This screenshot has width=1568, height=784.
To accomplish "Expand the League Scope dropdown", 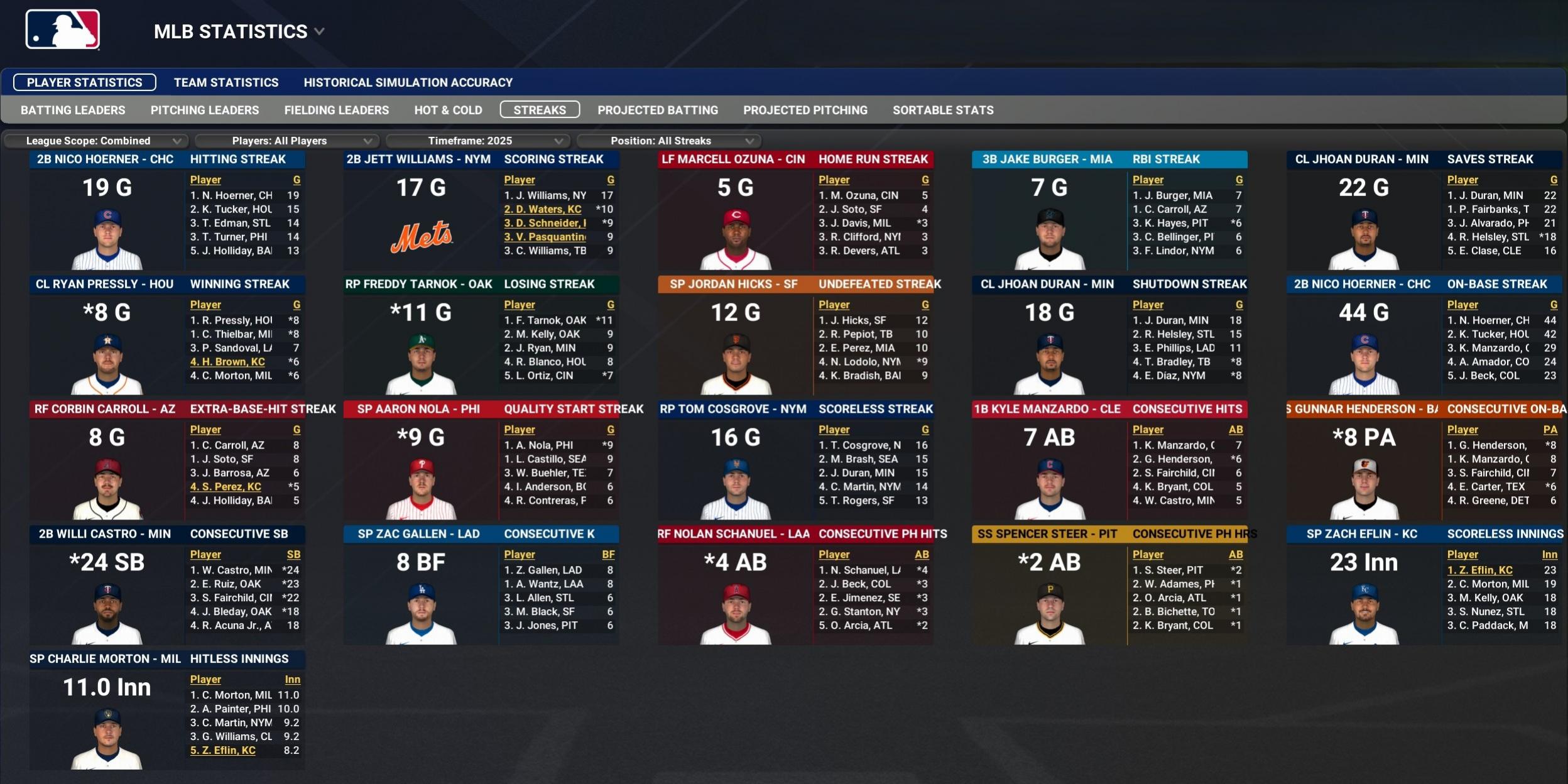I will [x=97, y=141].
